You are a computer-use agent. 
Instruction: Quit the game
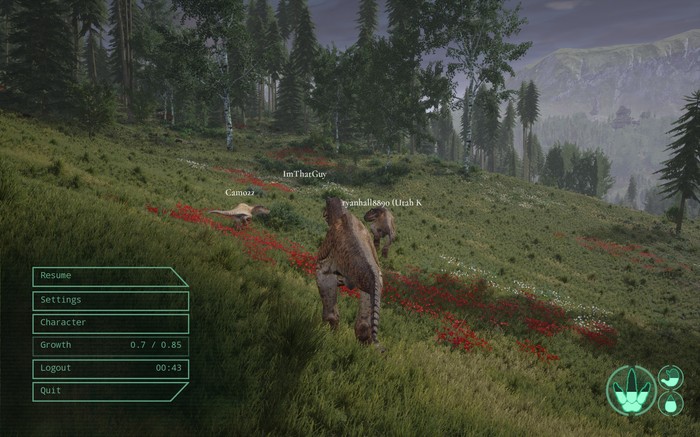pos(109,391)
